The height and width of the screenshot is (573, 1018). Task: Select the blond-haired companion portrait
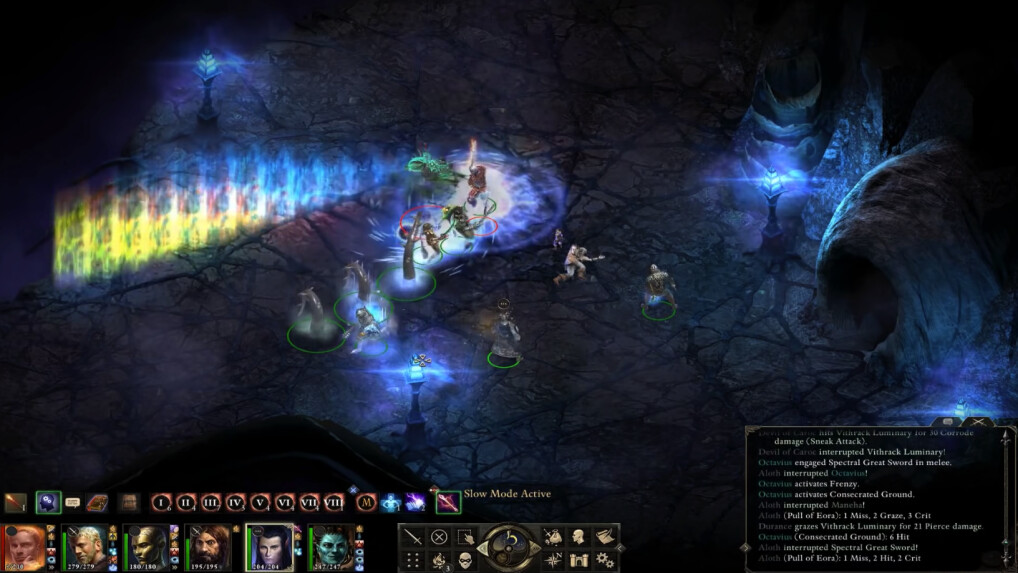(x=86, y=548)
